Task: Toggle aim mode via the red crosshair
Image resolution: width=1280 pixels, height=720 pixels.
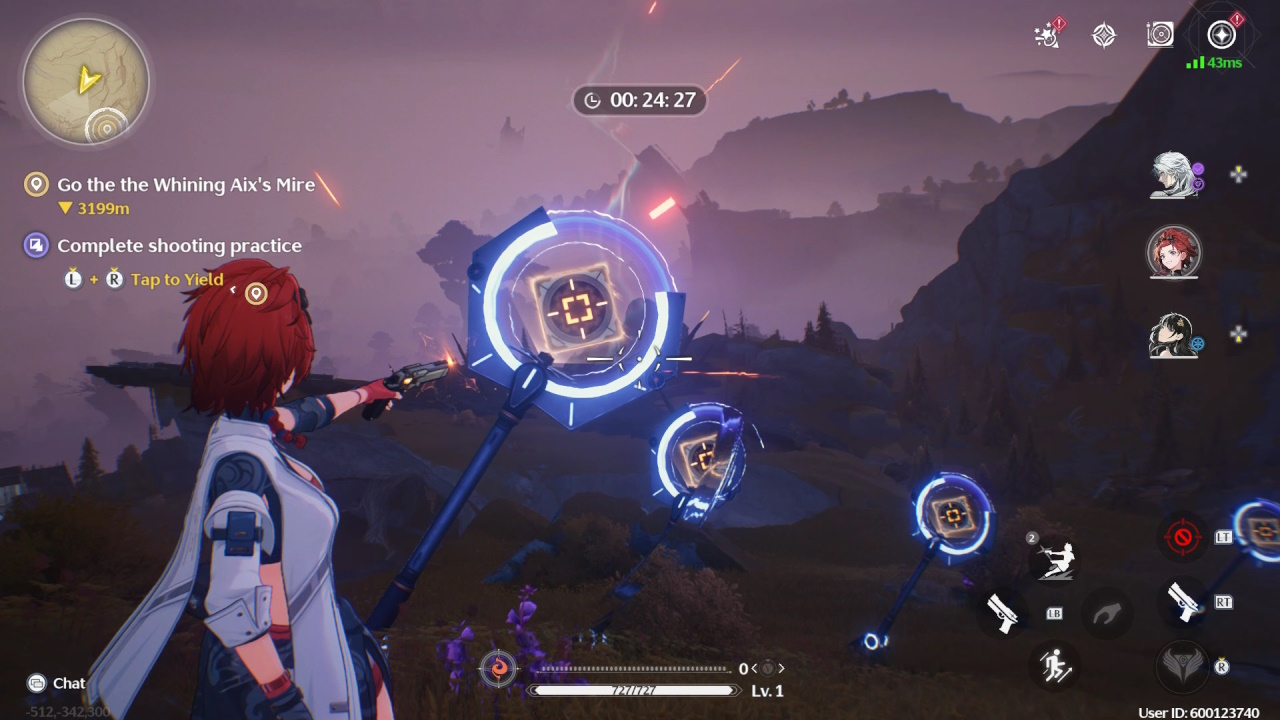Action: [1183, 537]
